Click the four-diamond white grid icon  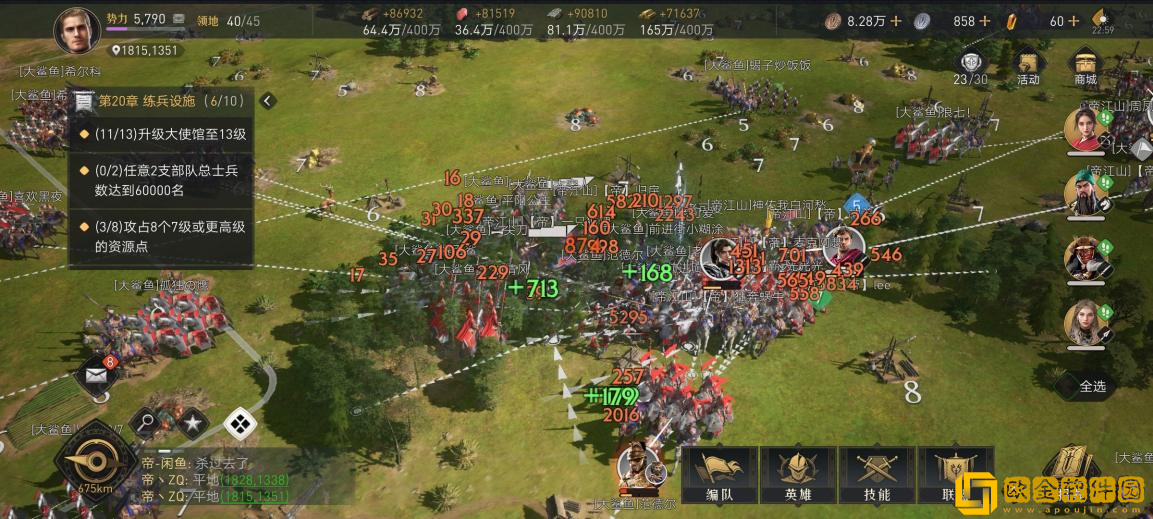[240, 424]
